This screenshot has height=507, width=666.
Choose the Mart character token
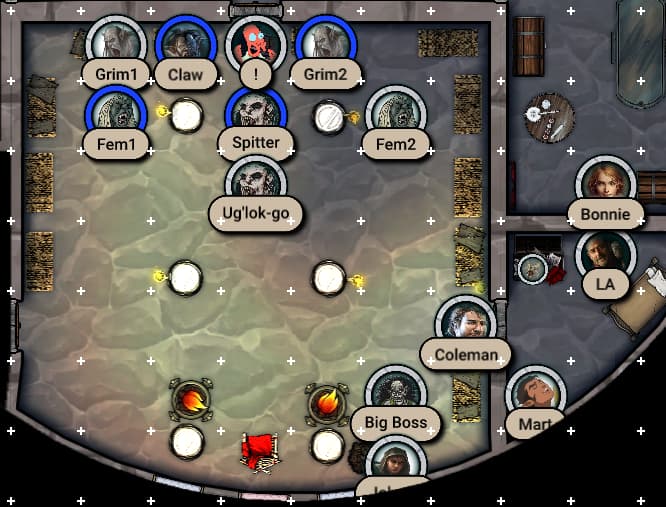pos(536,395)
